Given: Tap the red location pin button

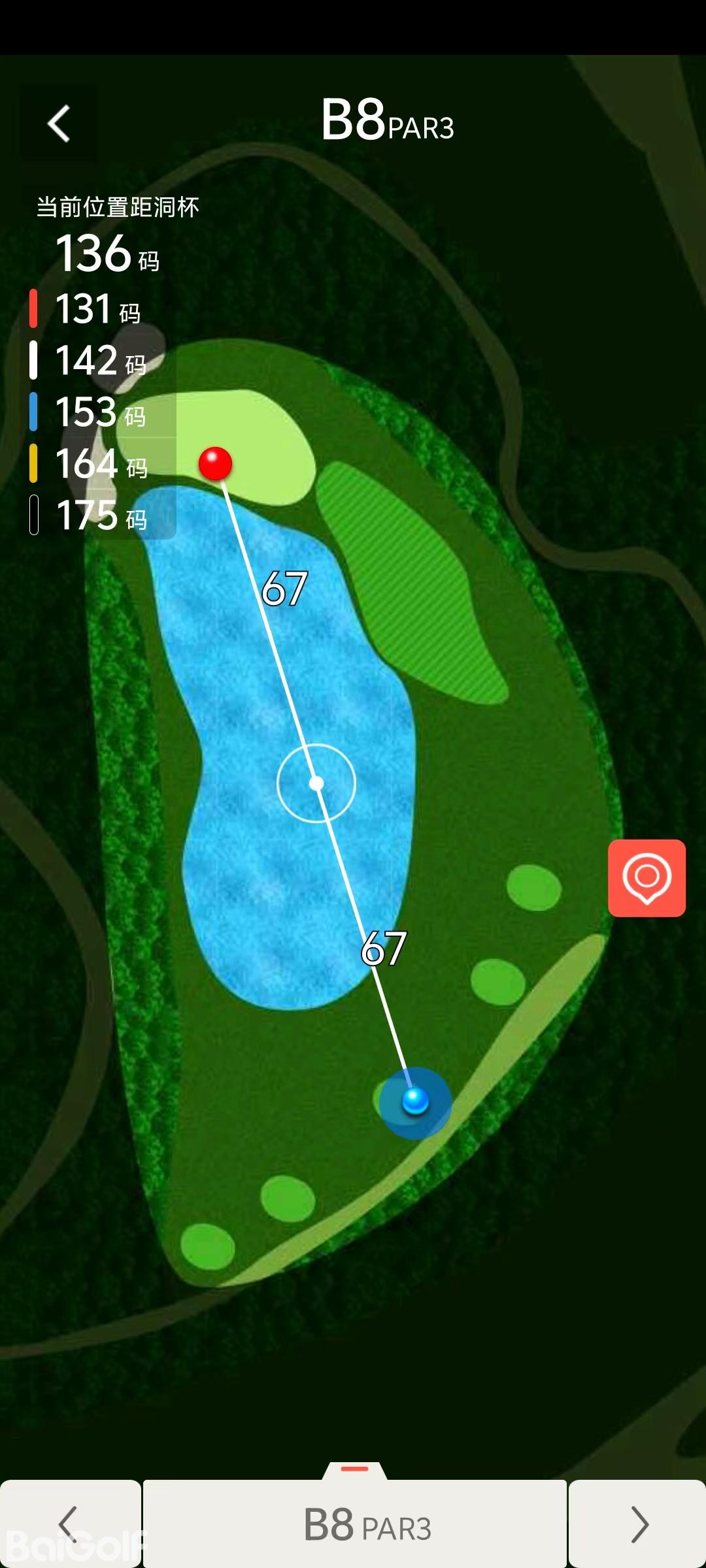Looking at the screenshot, I should coord(647,878).
